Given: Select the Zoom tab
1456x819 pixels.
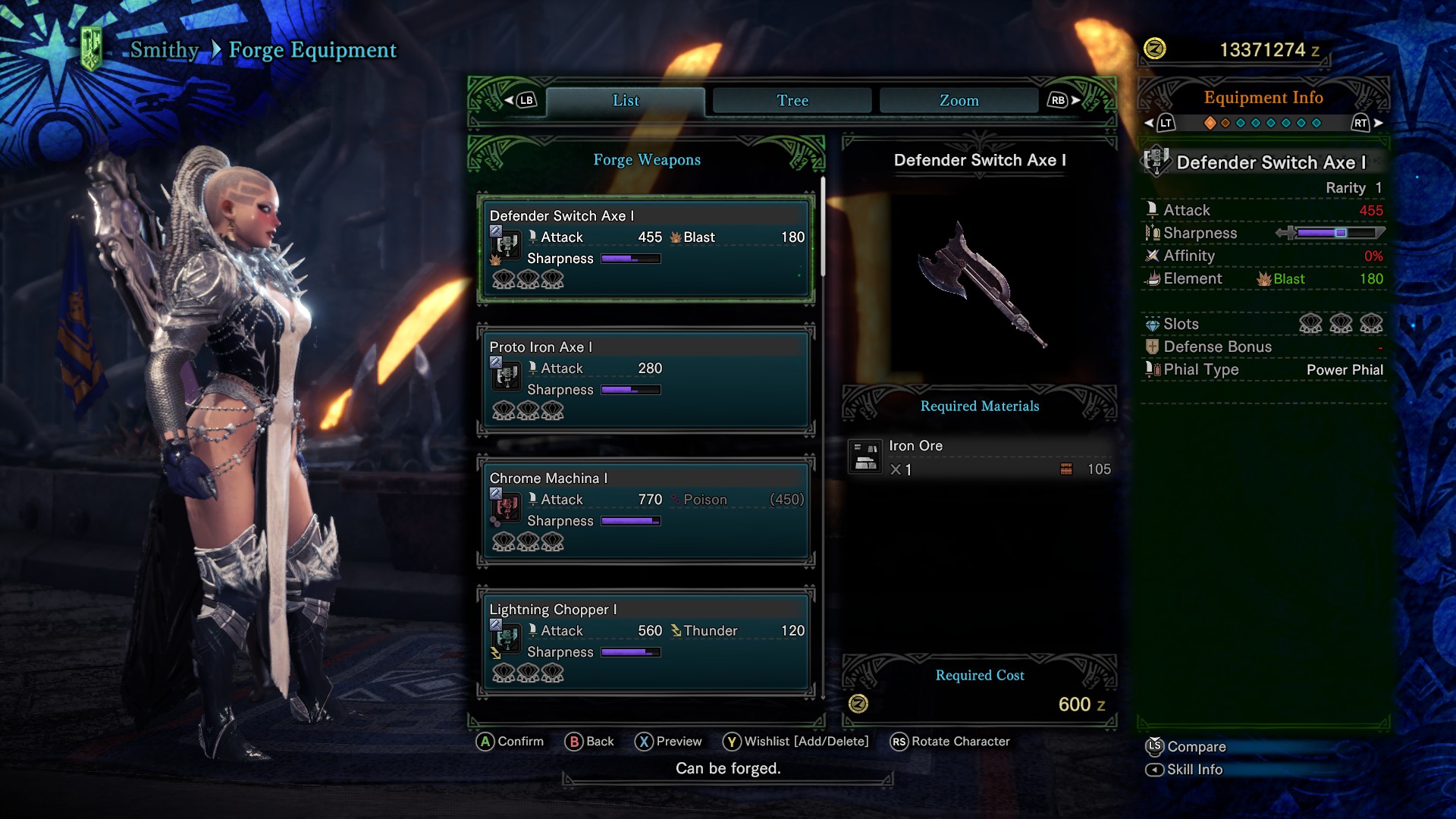Looking at the screenshot, I should [x=959, y=101].
